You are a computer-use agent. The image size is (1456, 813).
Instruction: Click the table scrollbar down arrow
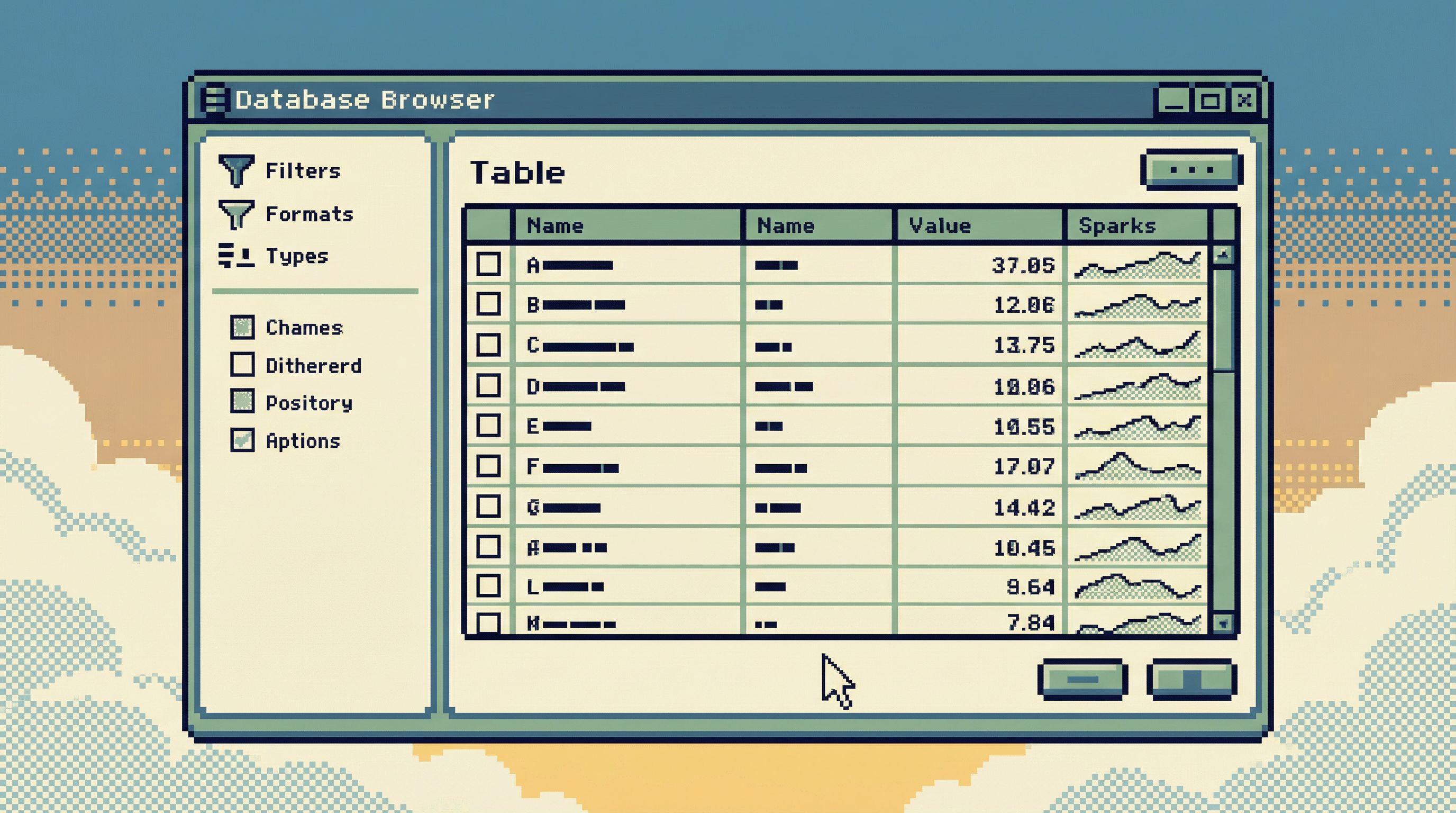[1223, 624]
